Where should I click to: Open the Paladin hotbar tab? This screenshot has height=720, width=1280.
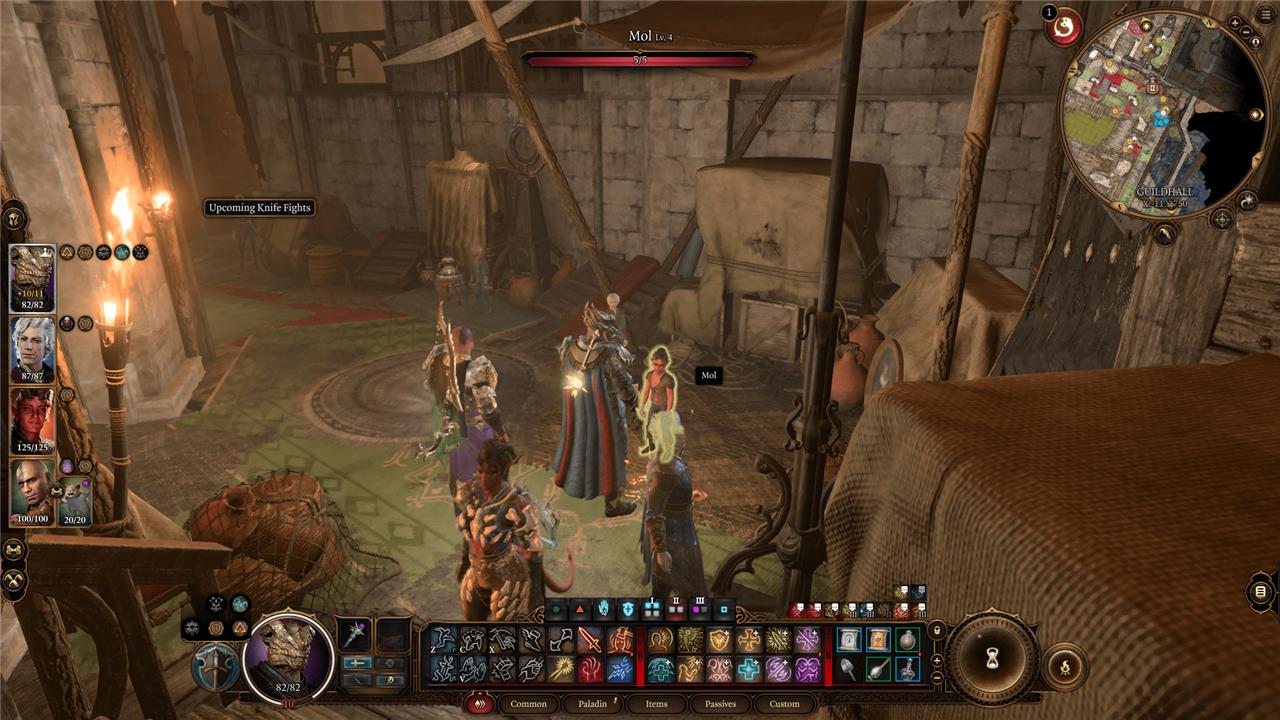tap(592, 704)
